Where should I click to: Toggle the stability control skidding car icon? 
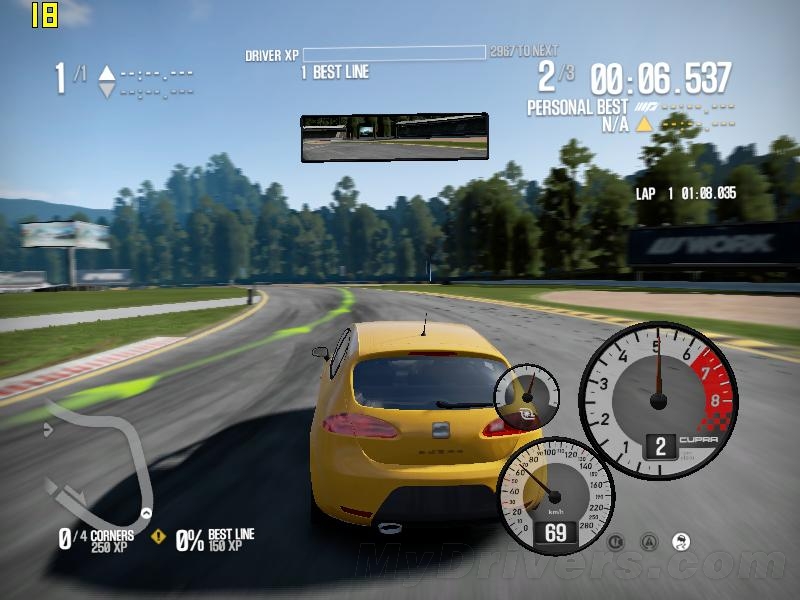[682, 542]
